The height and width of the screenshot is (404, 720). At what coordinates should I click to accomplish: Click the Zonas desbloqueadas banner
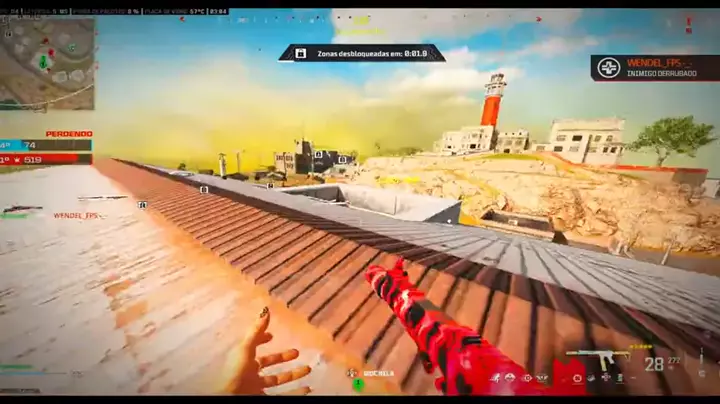point(361,53)
